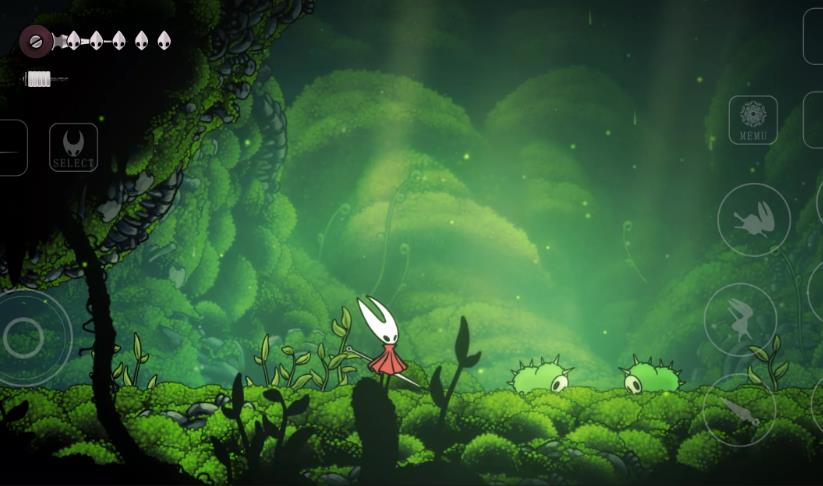Tap the jump action button
The image size is (823, 486).
(x=741, y=319)
